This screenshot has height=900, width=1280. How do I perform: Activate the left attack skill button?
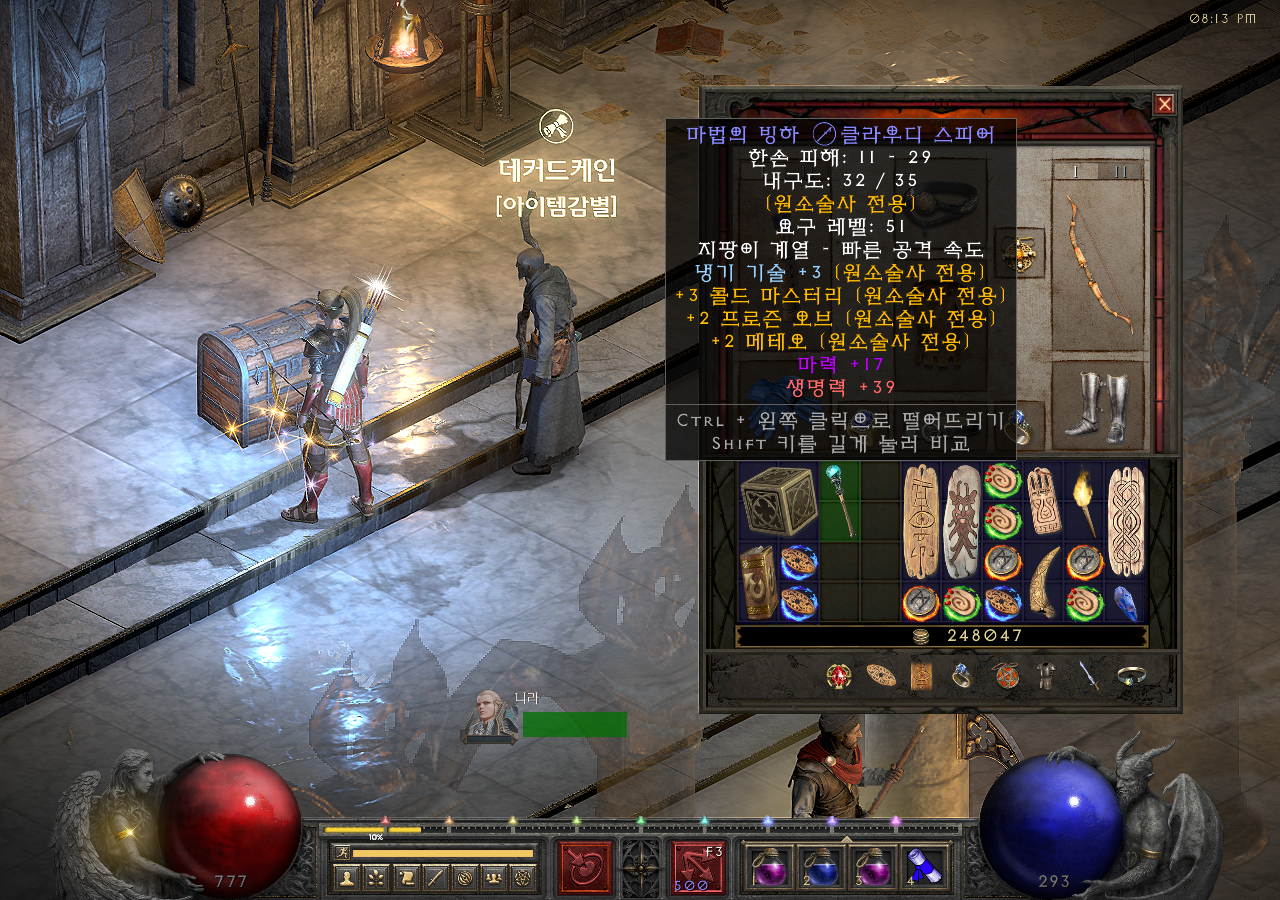point(585,866)
